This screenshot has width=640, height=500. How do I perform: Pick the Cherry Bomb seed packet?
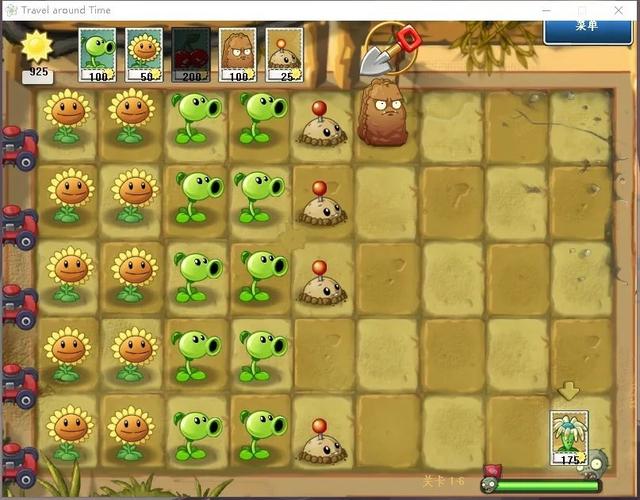point(192,54)
